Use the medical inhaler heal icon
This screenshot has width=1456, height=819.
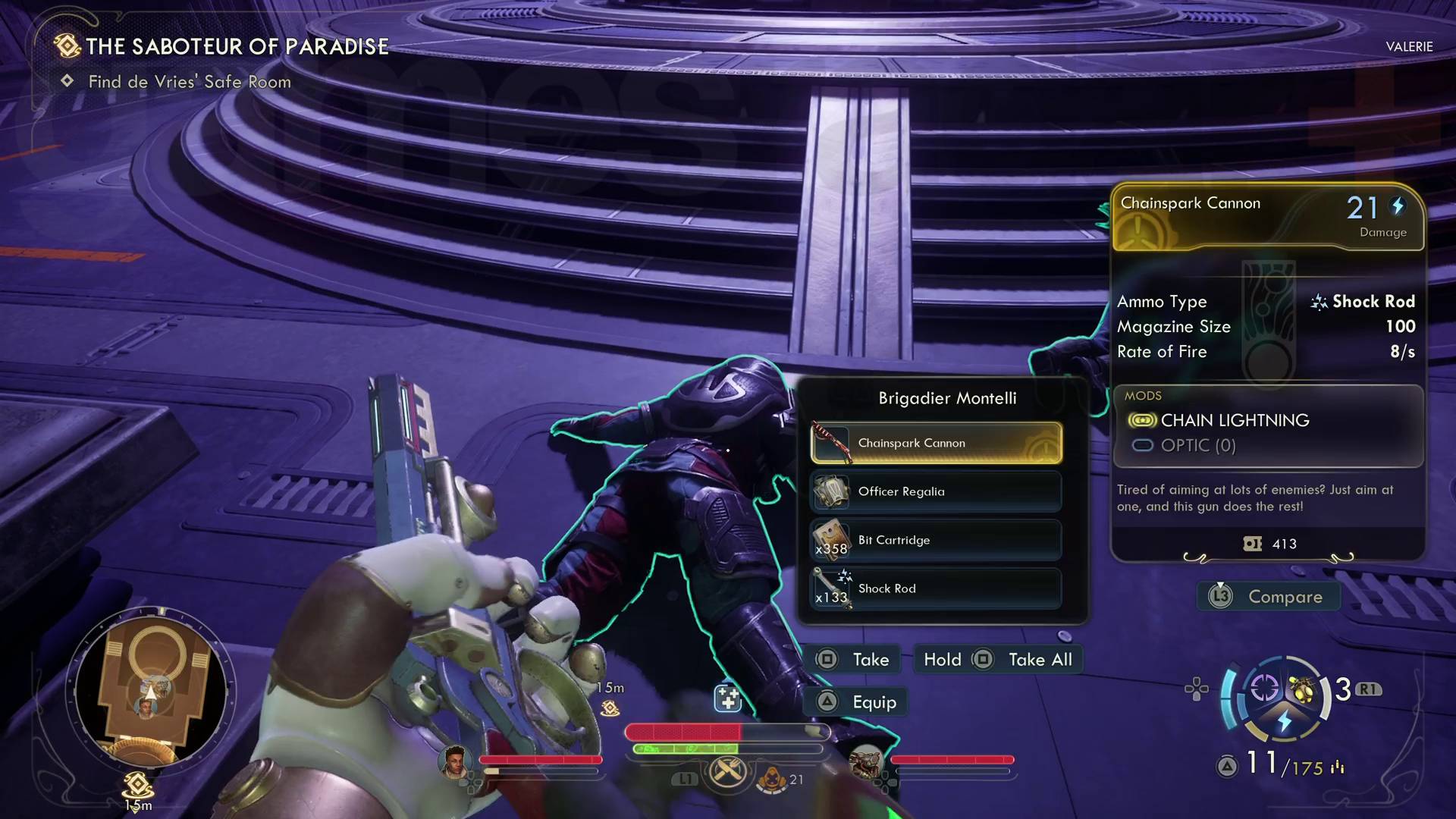tap(727, 698)
